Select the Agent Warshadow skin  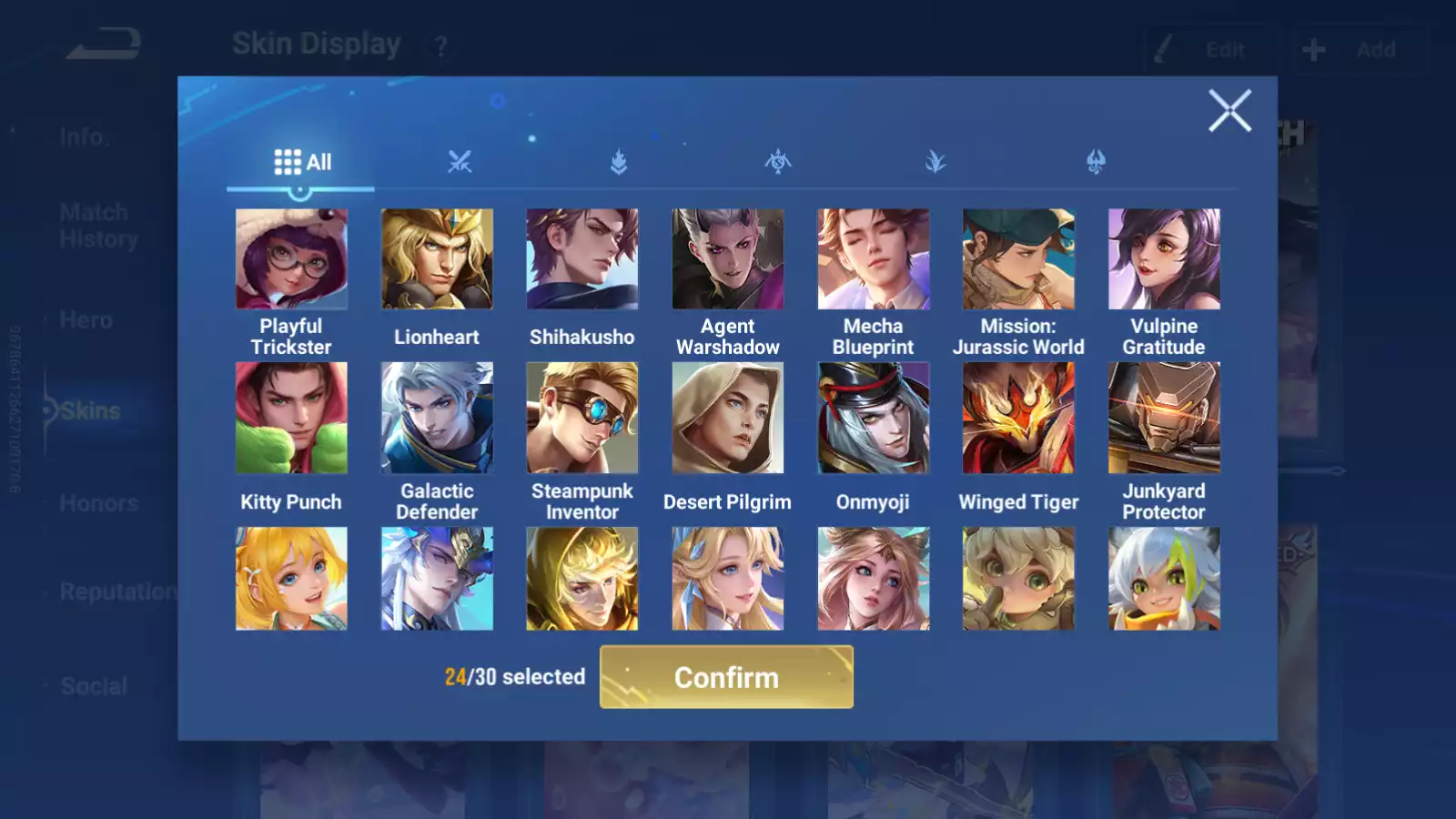(x=728, y=259)
